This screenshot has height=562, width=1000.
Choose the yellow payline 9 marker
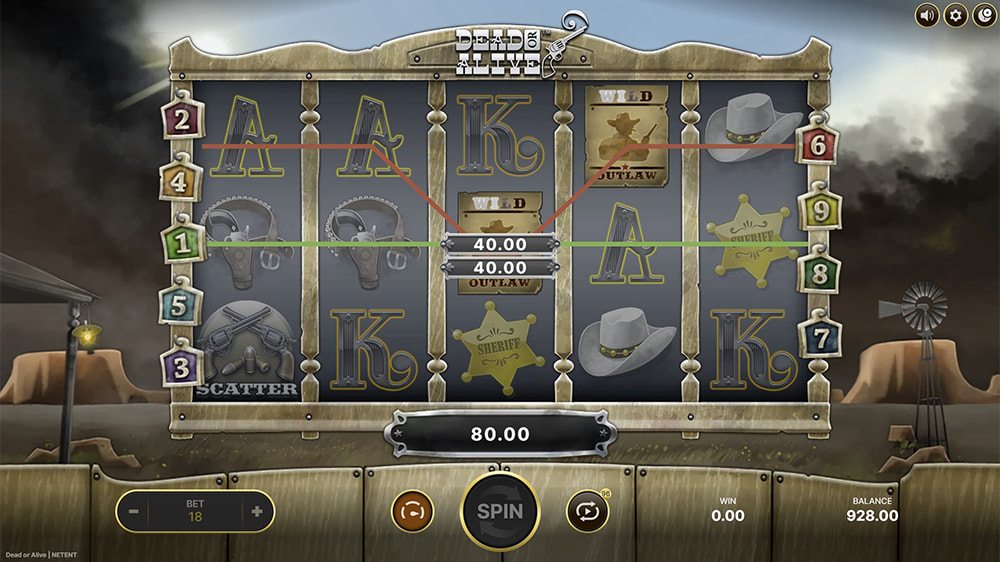point(818,211)
